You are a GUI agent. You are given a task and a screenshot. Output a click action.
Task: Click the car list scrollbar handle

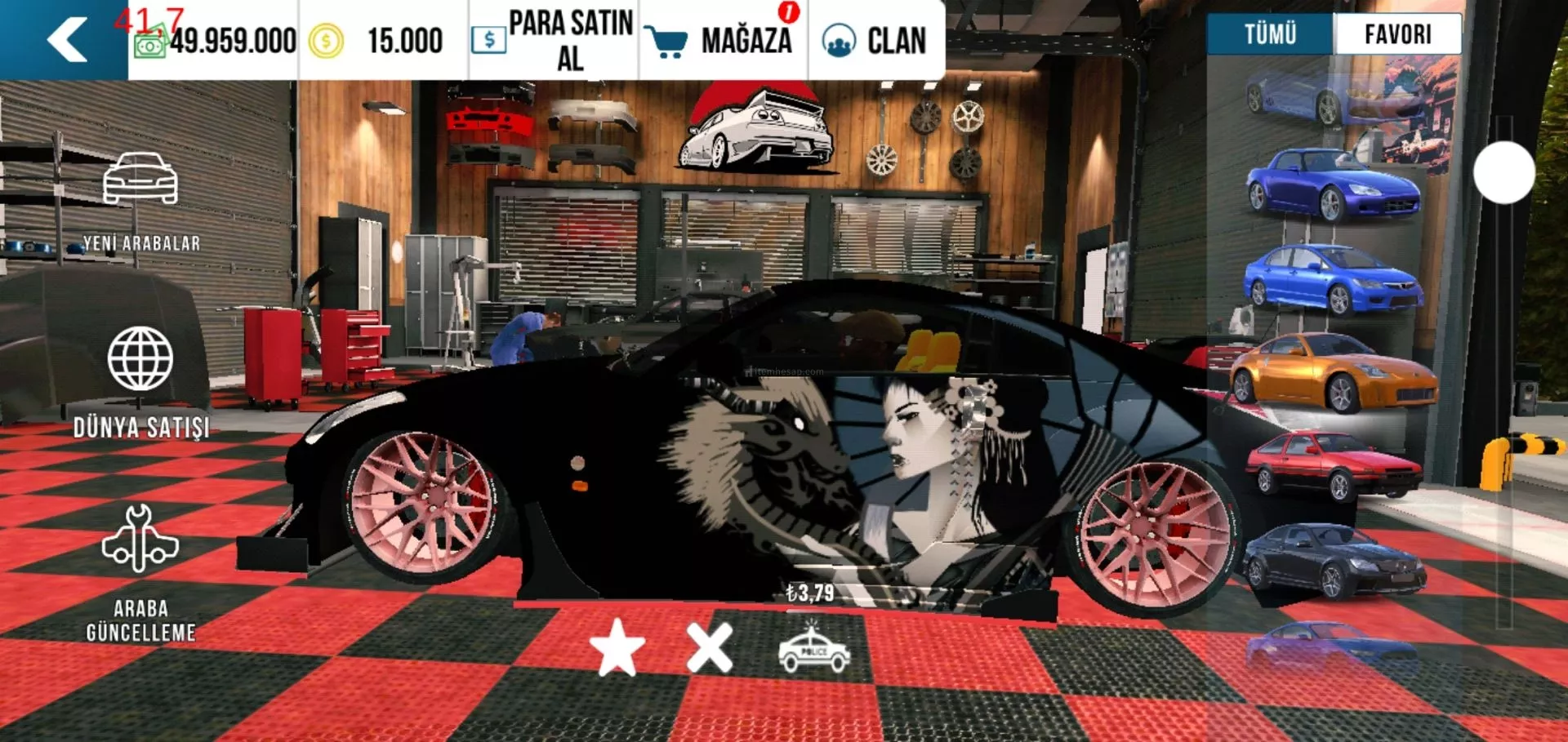[x=1503, y=172]
